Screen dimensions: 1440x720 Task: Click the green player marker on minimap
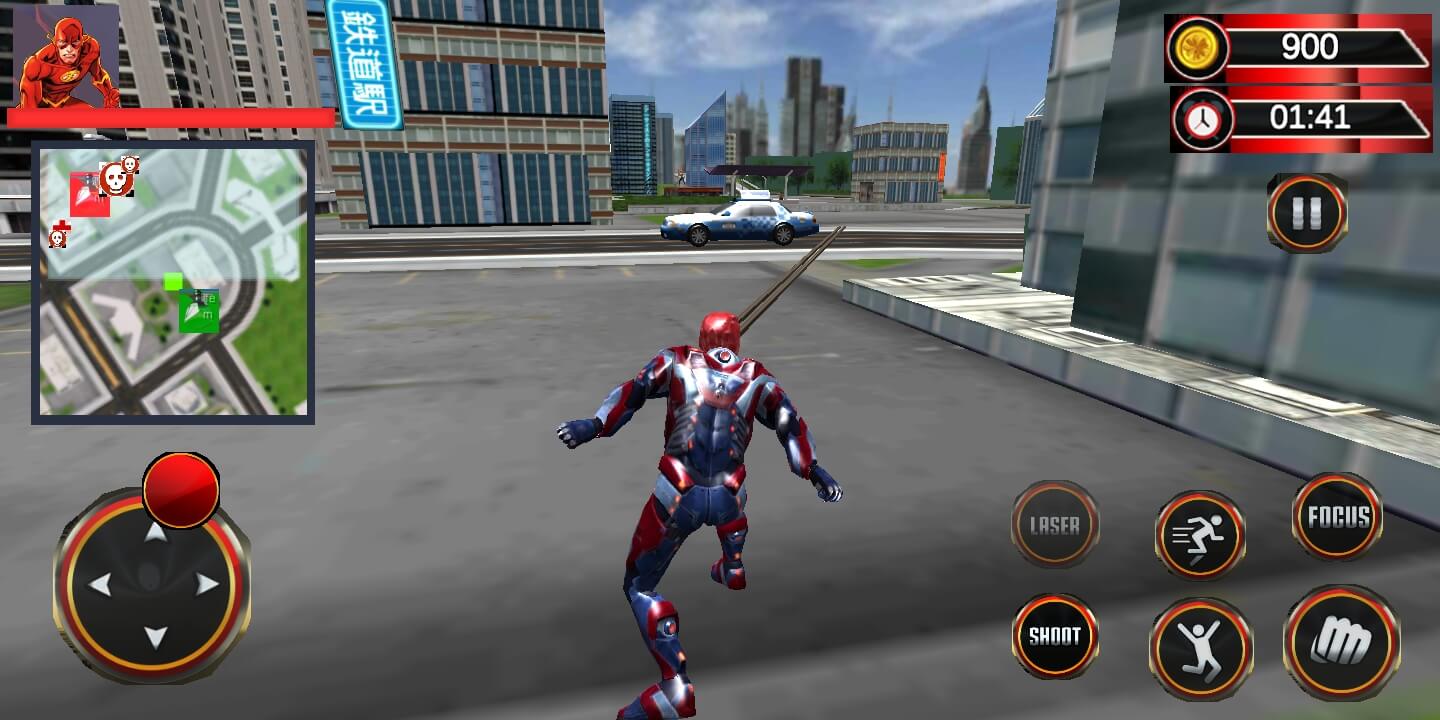(198, 311)
